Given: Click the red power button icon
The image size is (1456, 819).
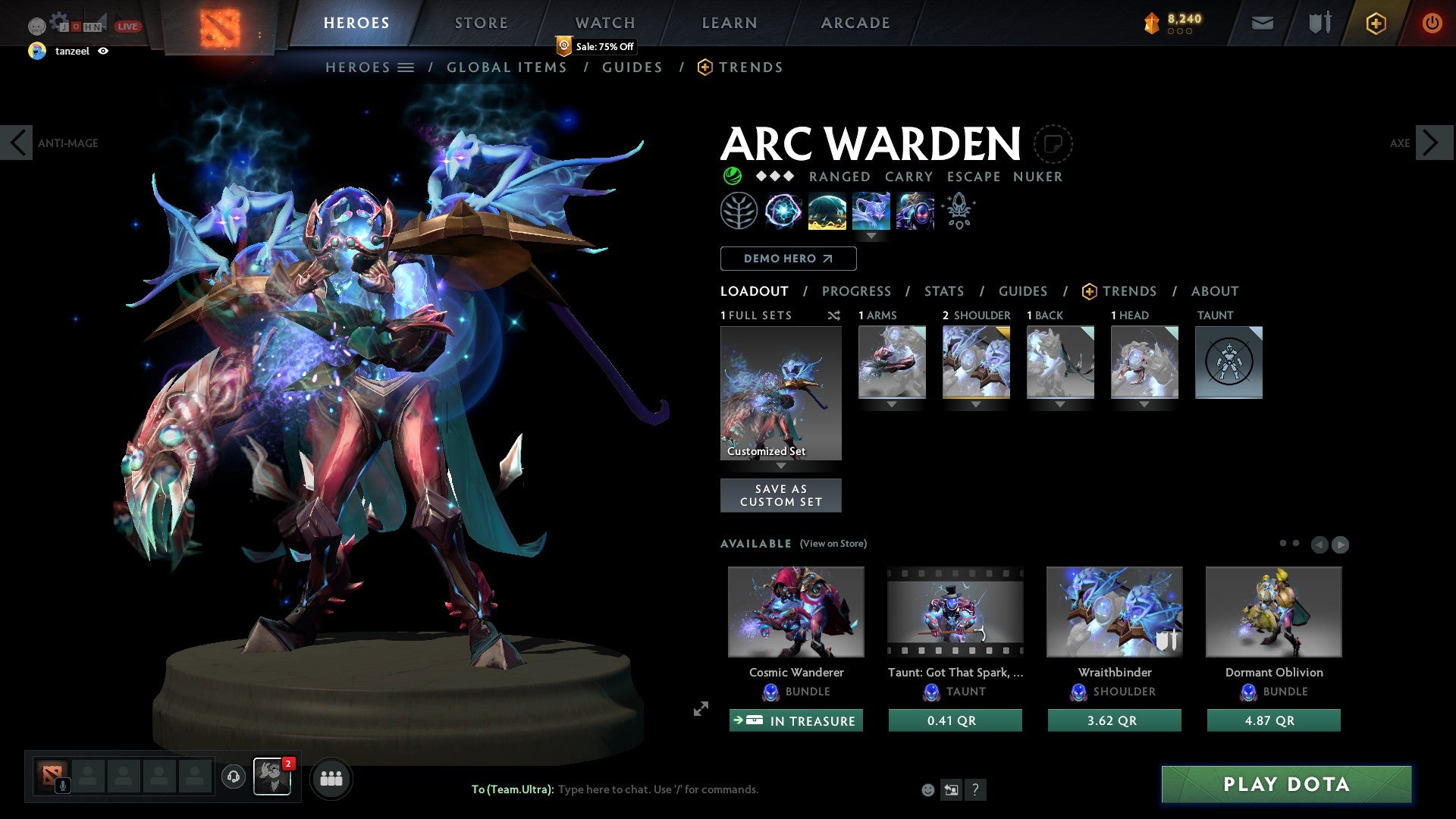Looking at the screenshot, I should click(x=1432, y=23).
